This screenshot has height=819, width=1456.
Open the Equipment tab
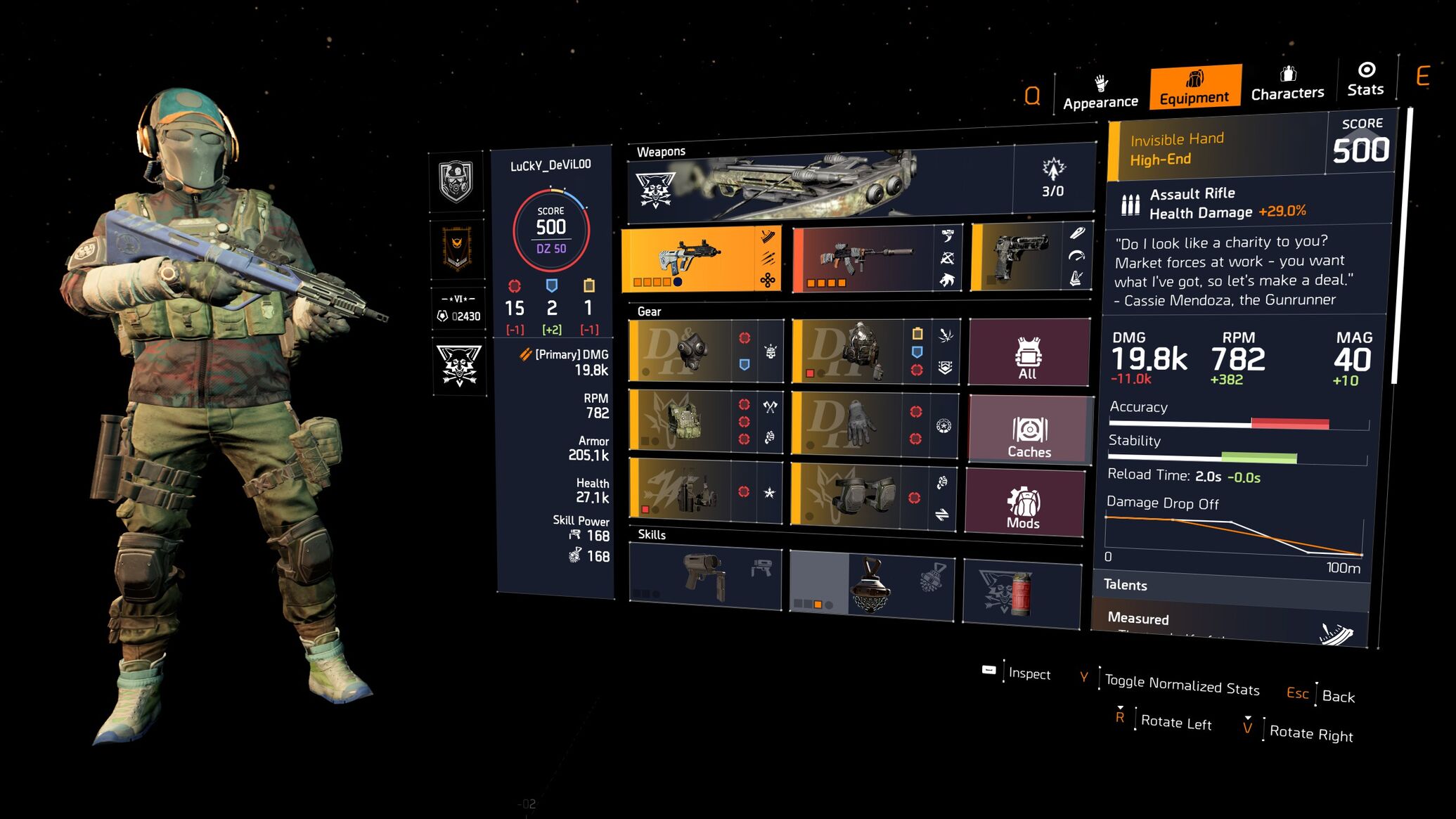(1194, 88)
